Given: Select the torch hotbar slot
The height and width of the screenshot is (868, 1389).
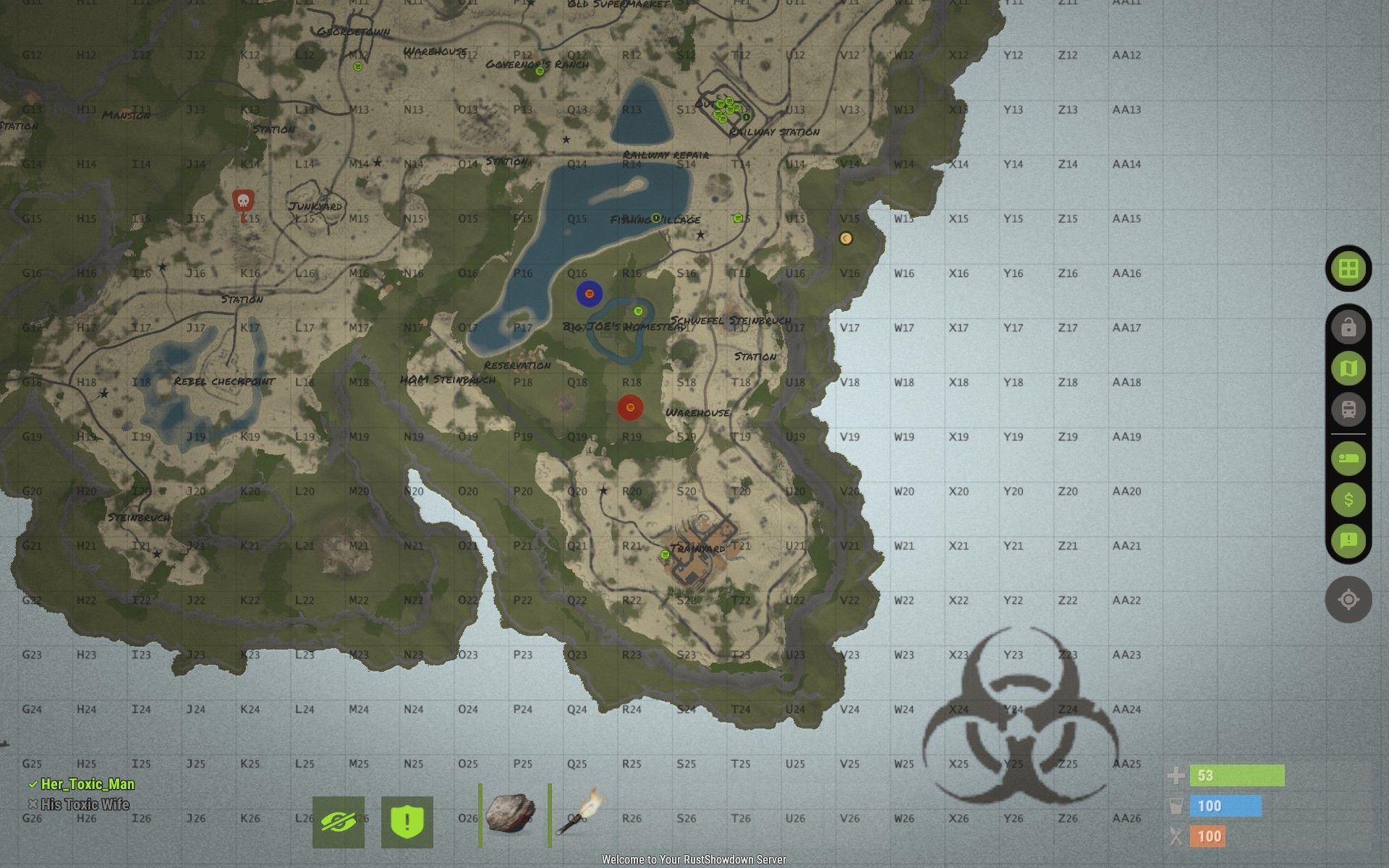Looking at the screenshot, I should (579, 813).
